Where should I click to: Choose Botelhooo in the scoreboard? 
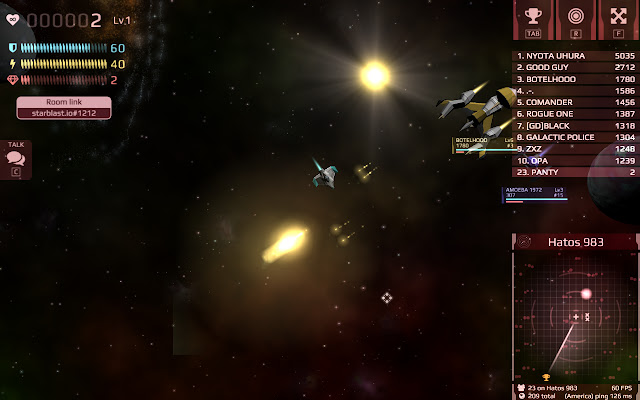coord(575,79)
